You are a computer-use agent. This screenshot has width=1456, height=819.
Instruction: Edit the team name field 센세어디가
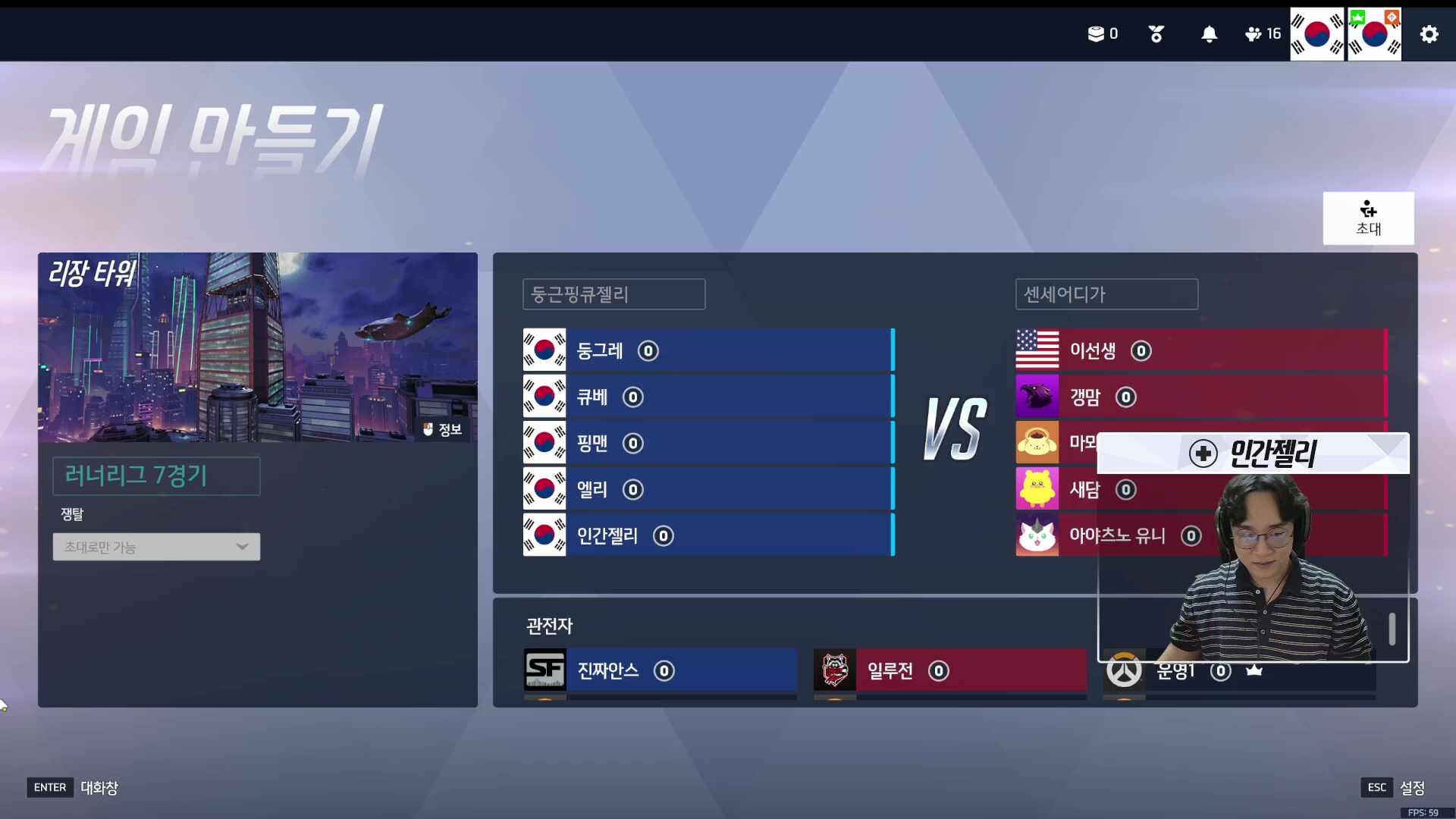pos(1106,294)
